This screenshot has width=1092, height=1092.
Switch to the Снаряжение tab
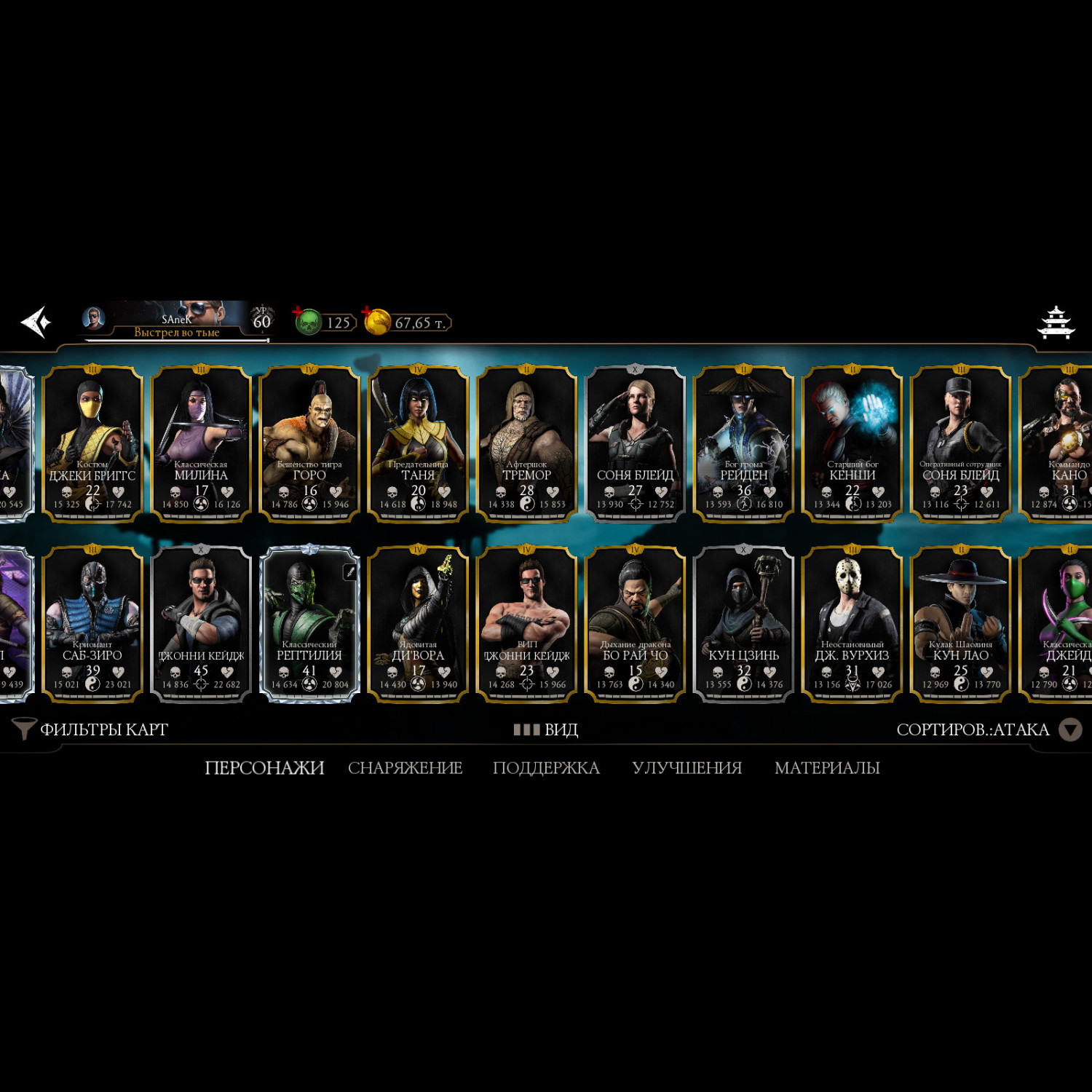coord(405,768)
